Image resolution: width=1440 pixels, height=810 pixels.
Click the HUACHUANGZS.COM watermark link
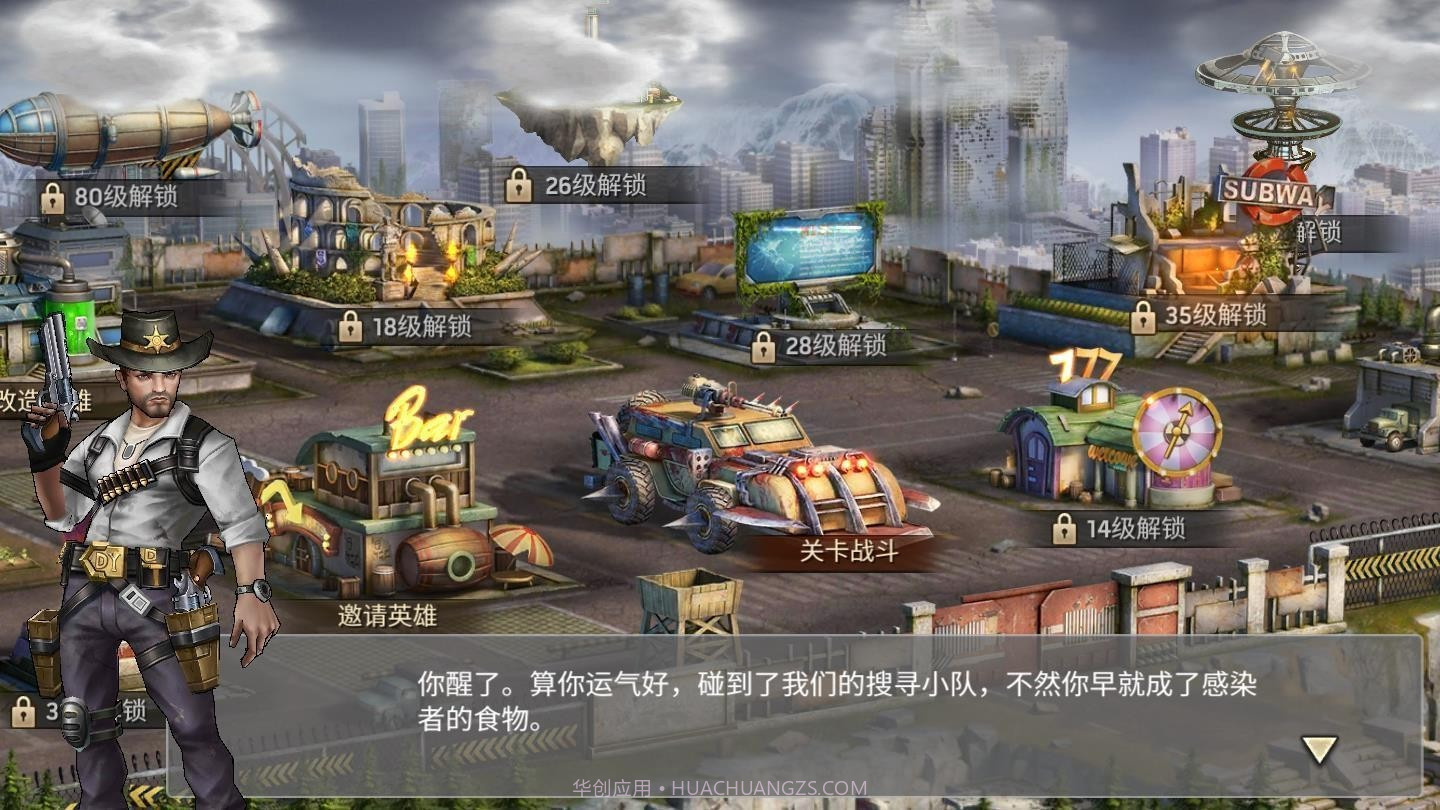point(768,786)
